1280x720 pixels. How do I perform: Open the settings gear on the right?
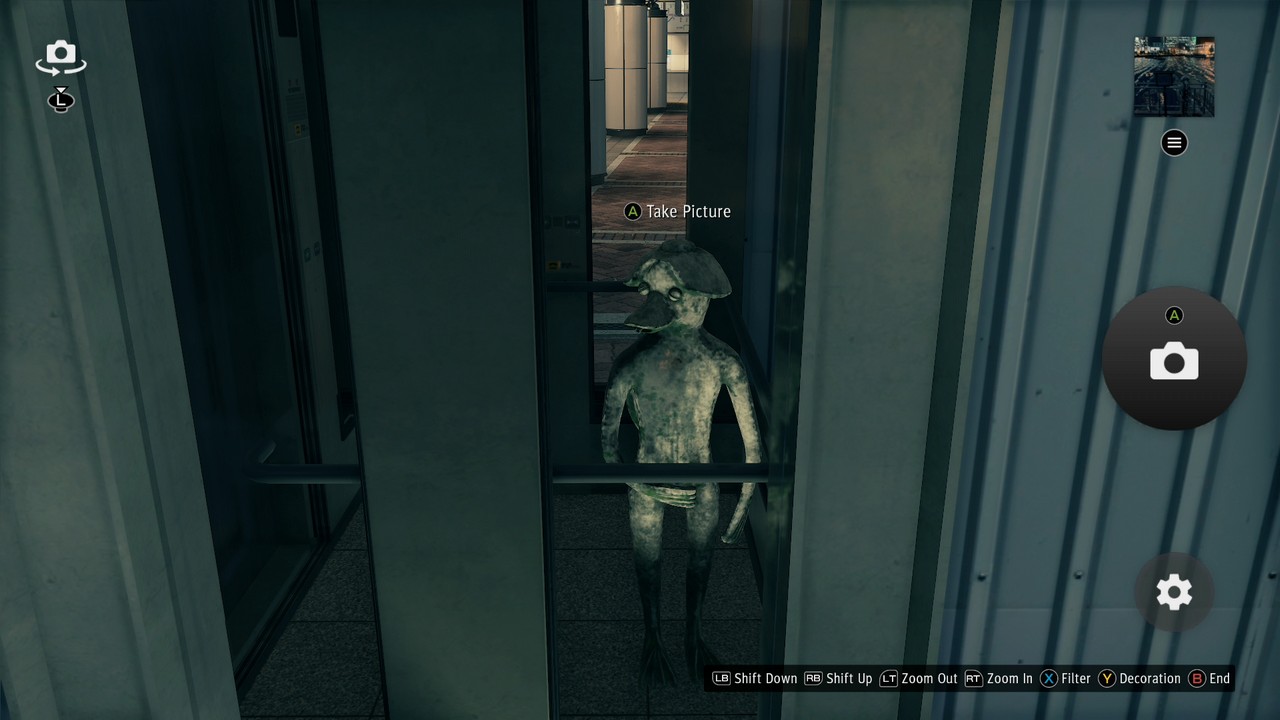[x=1173, y=592]
